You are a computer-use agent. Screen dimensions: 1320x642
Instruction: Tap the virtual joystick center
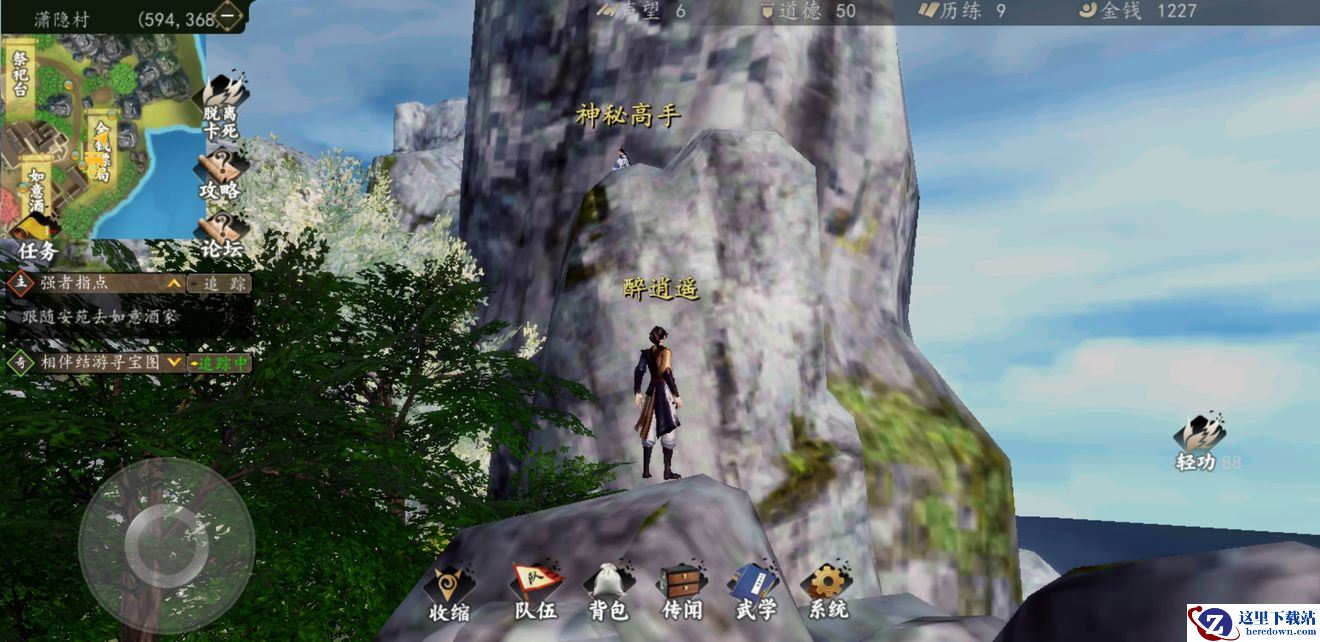[x=166, y=544]
